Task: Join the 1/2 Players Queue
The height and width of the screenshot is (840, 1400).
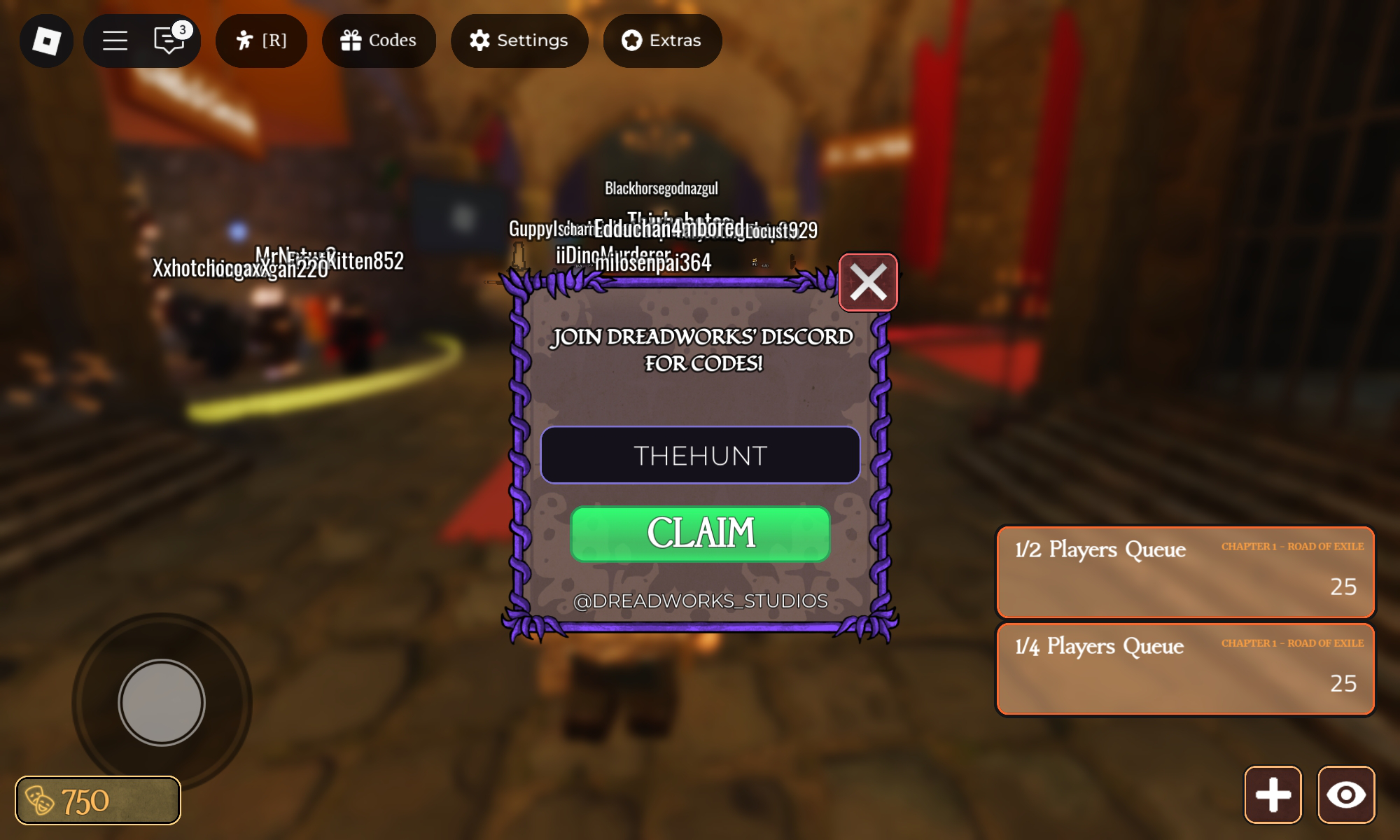Action: pyautogui.click(x=1185, y=573)
